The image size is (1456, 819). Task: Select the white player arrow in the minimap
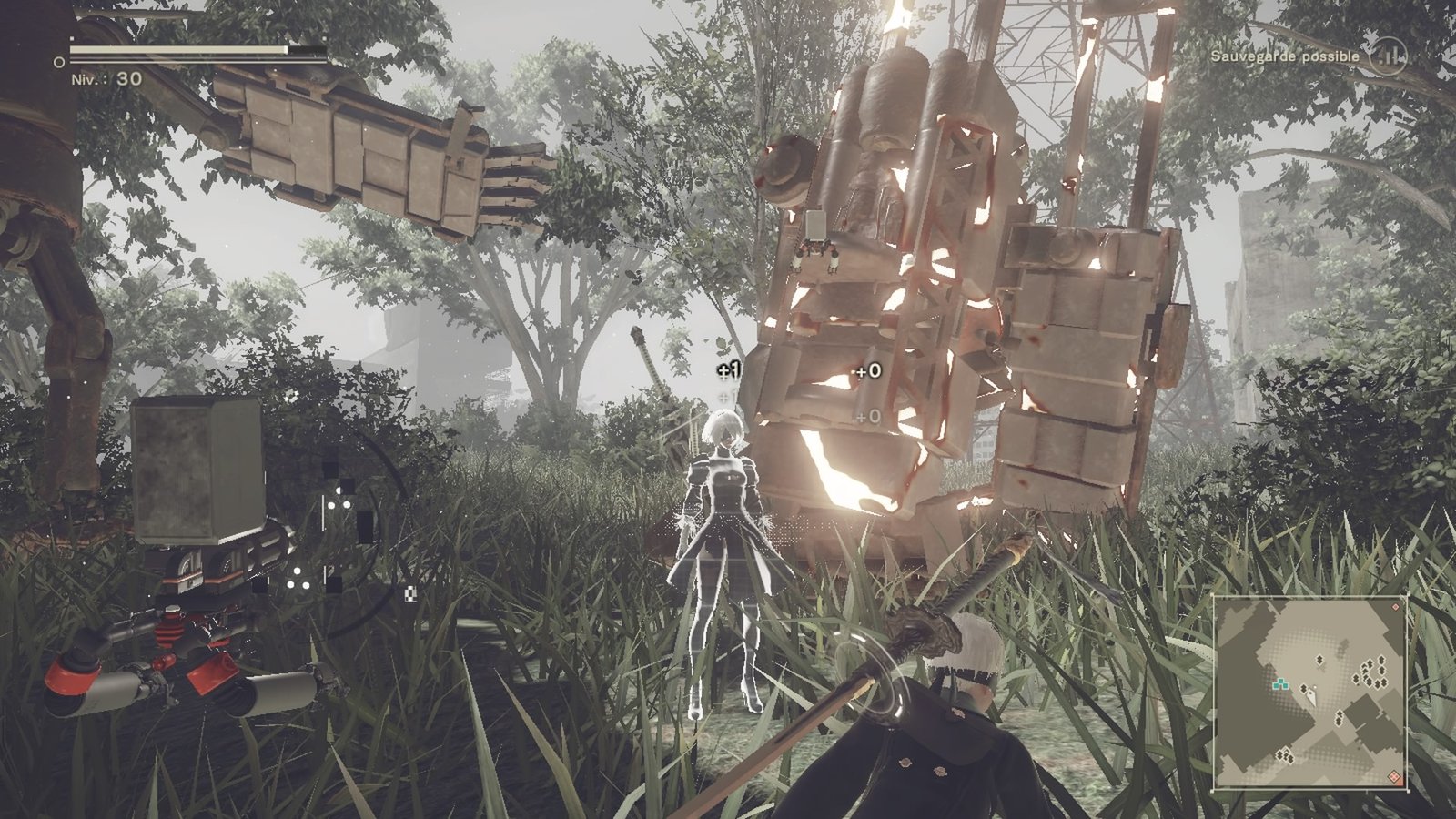click(x=1312, y=695)
